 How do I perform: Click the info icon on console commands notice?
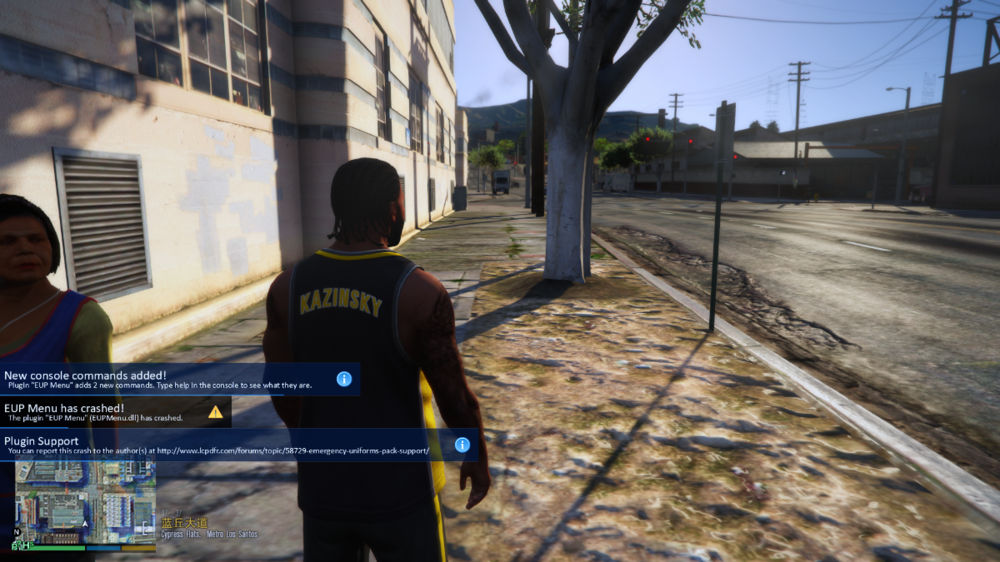[x=344, y=379]
